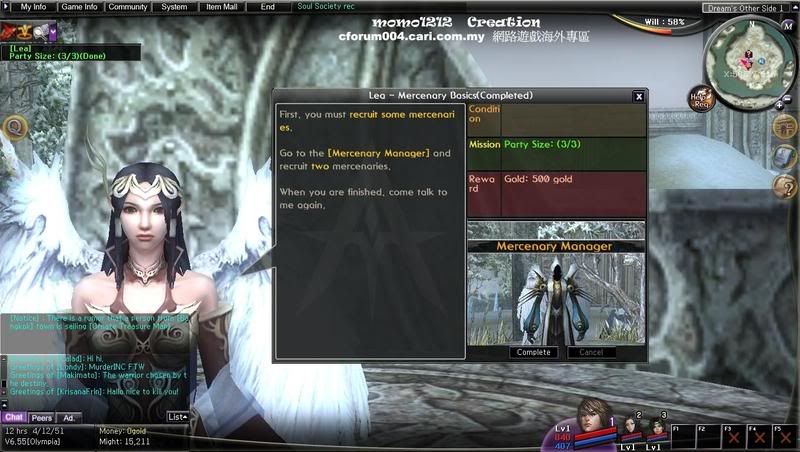Complete the Mercenary Basics quest
The image size is (800, 452).
tap(532, 352)
